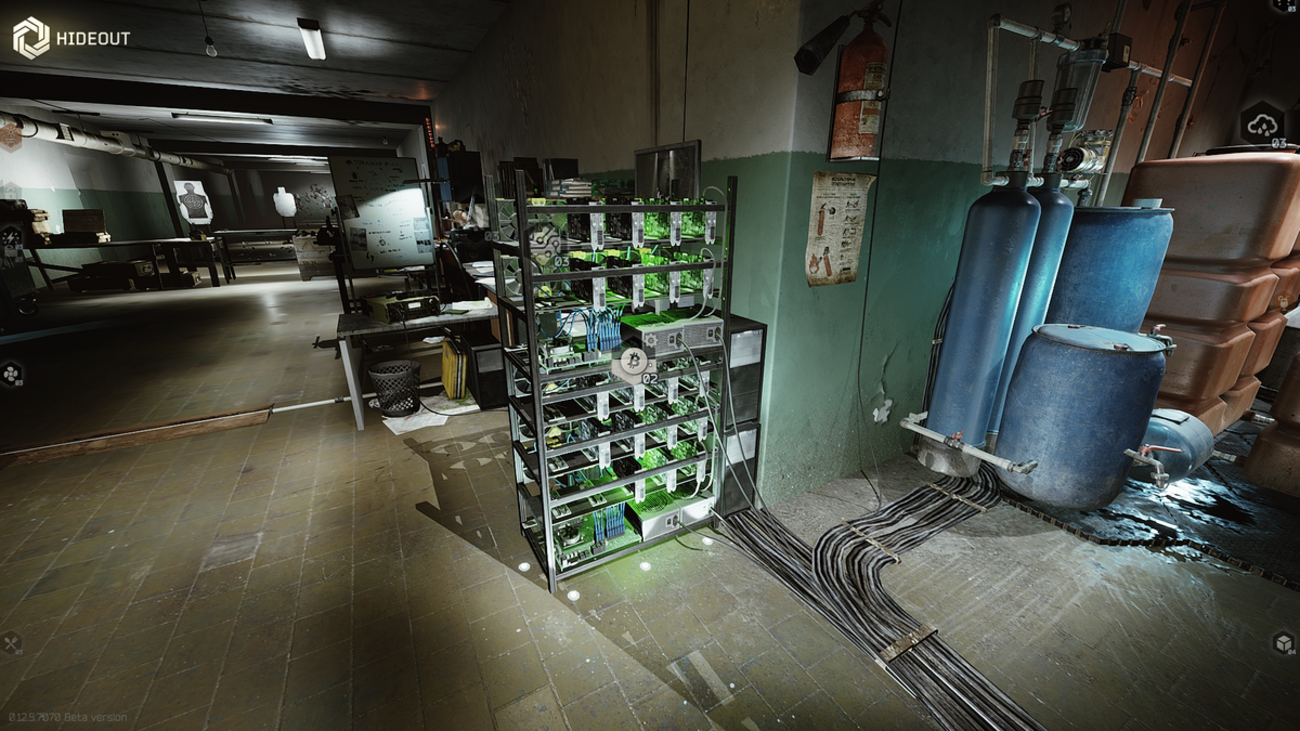Open the water collector rain cloud icon

point(1261,125)
